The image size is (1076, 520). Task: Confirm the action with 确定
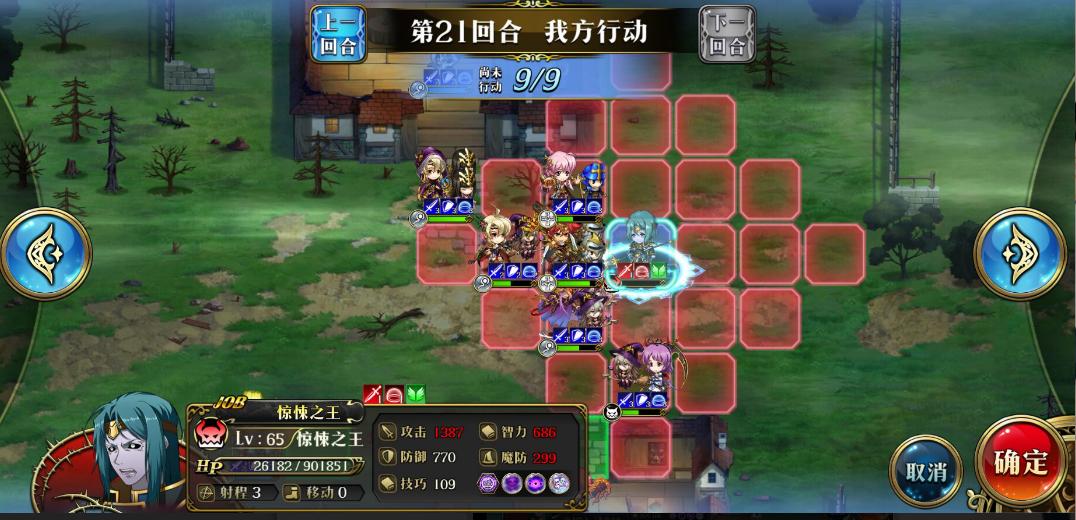point(1020,462)
